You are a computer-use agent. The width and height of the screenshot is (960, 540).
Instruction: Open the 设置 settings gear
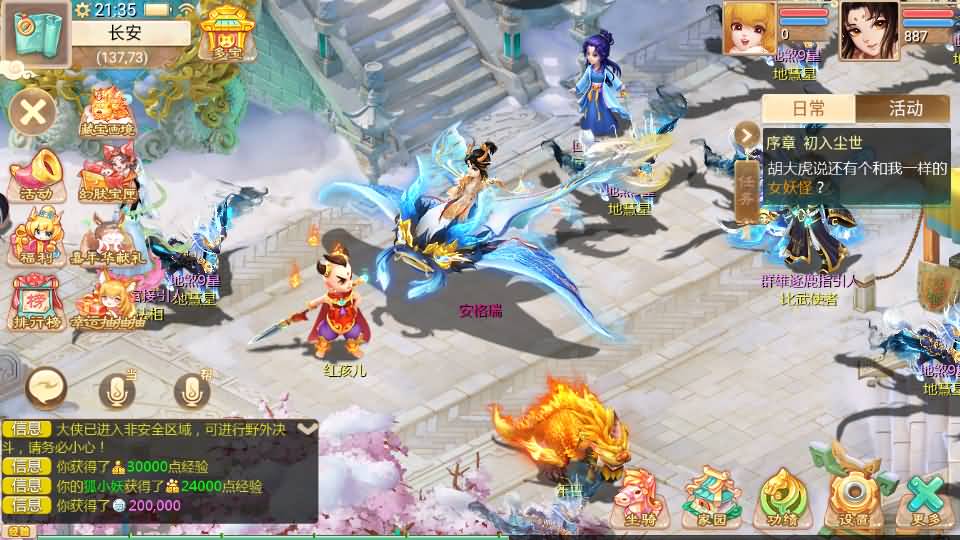(x=853, y=497)
